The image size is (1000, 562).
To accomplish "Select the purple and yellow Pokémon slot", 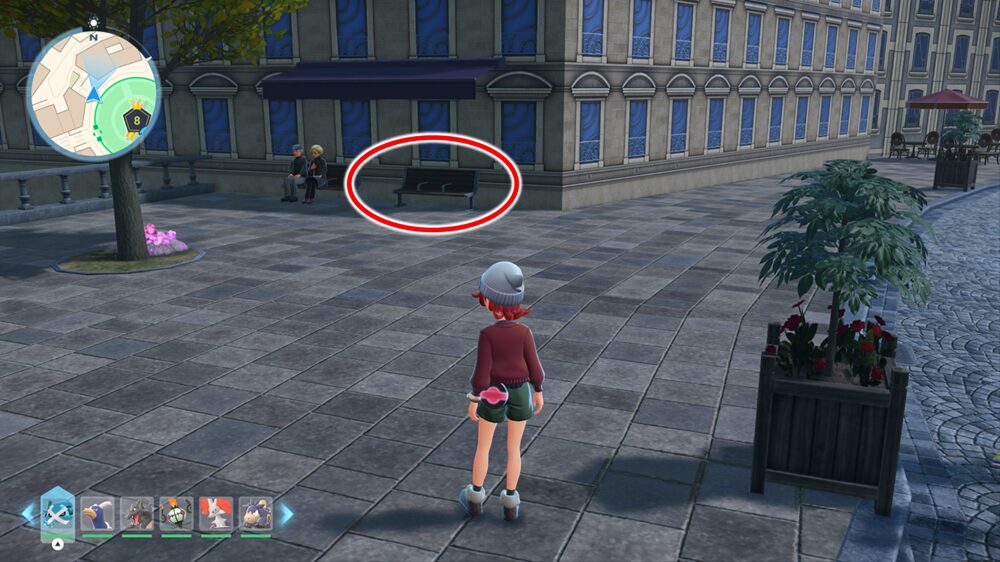I will pos(255,514).
